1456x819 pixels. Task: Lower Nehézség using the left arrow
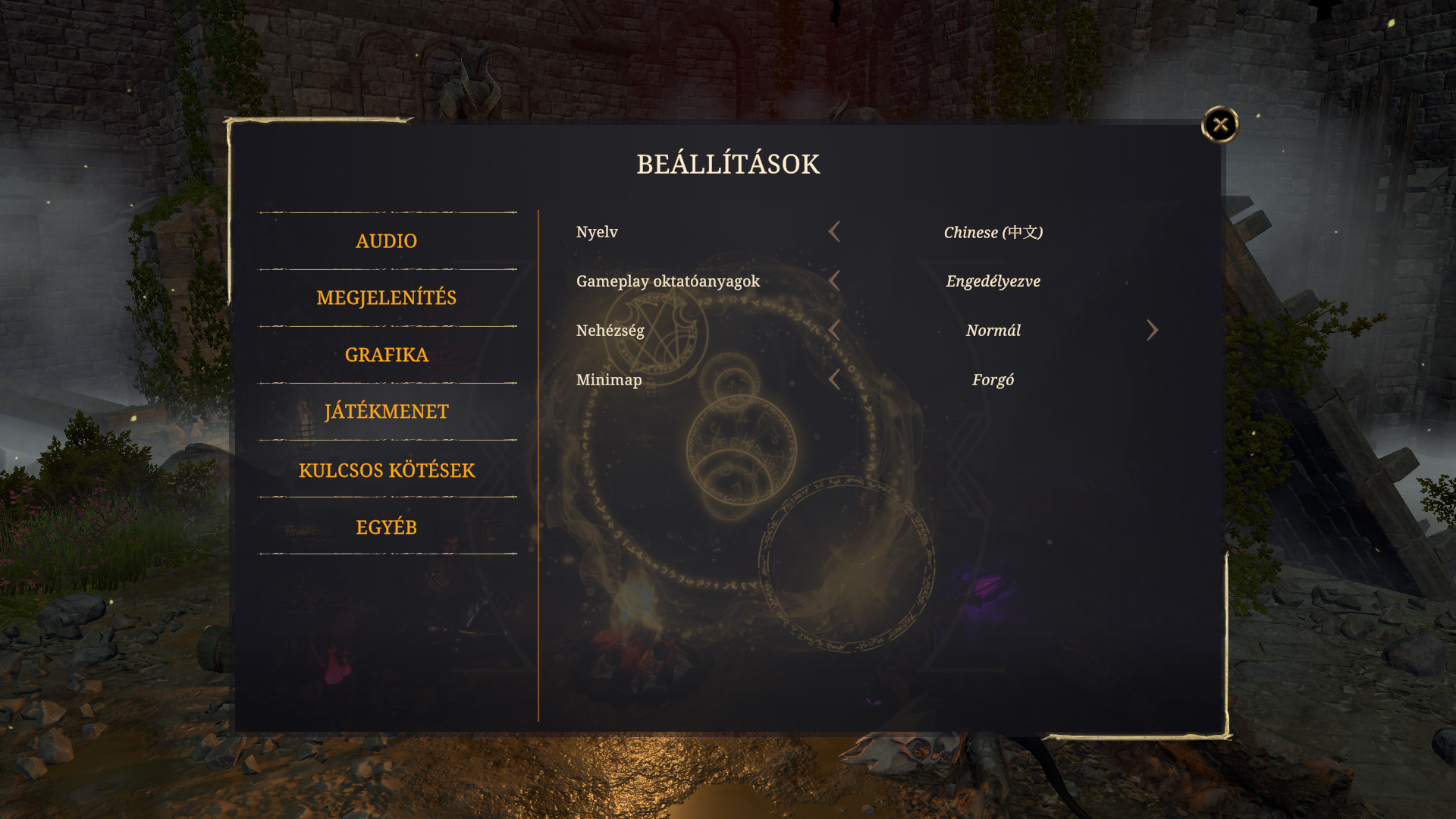pos(835,331)
